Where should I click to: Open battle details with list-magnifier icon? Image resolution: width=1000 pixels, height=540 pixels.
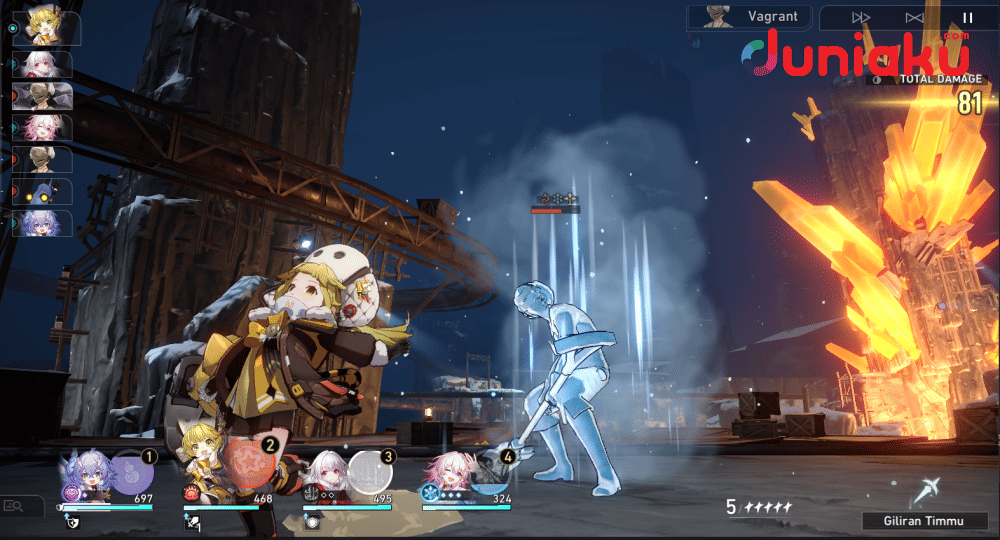[14, 506]
